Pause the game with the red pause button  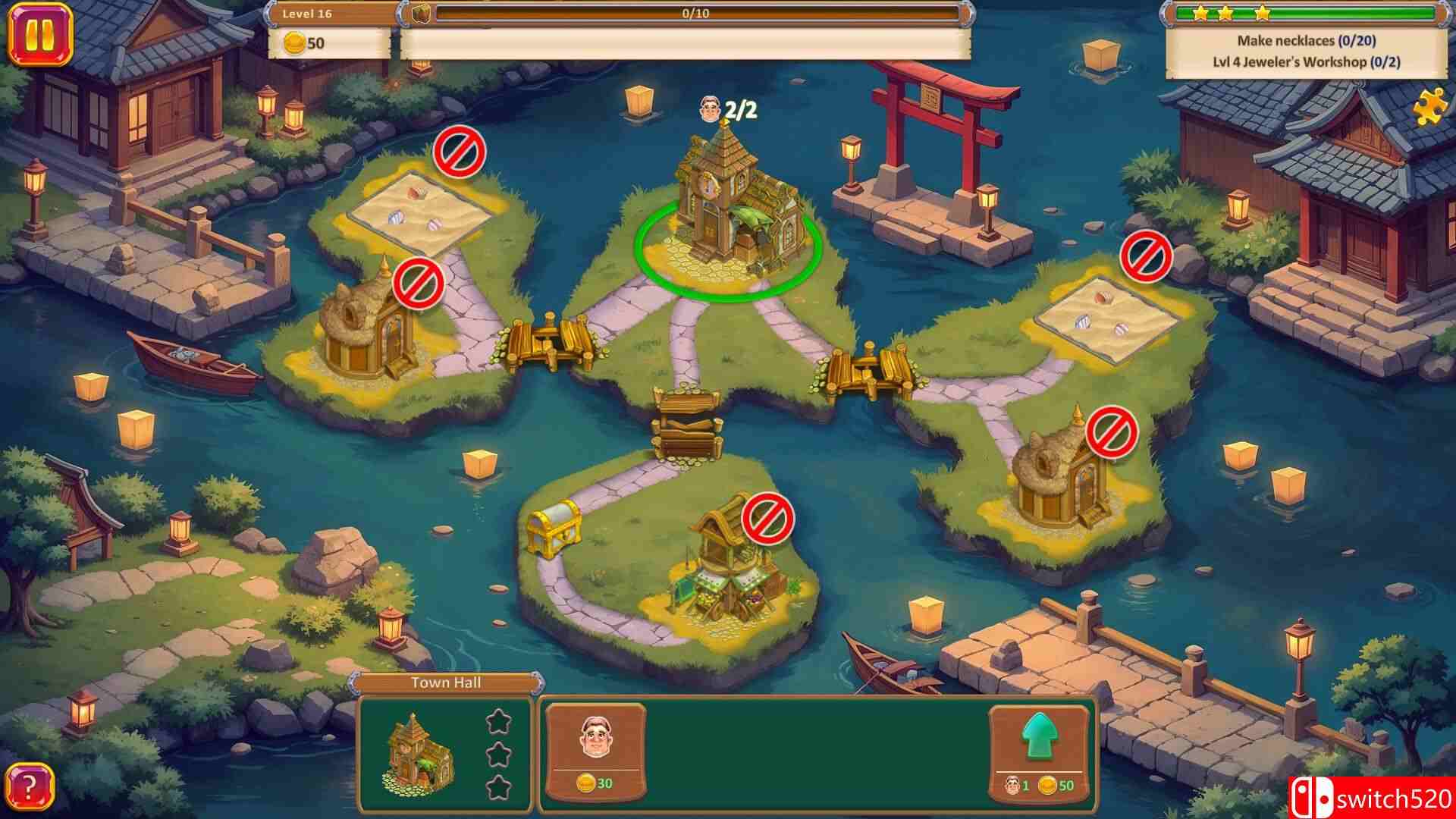coord(42,33)
